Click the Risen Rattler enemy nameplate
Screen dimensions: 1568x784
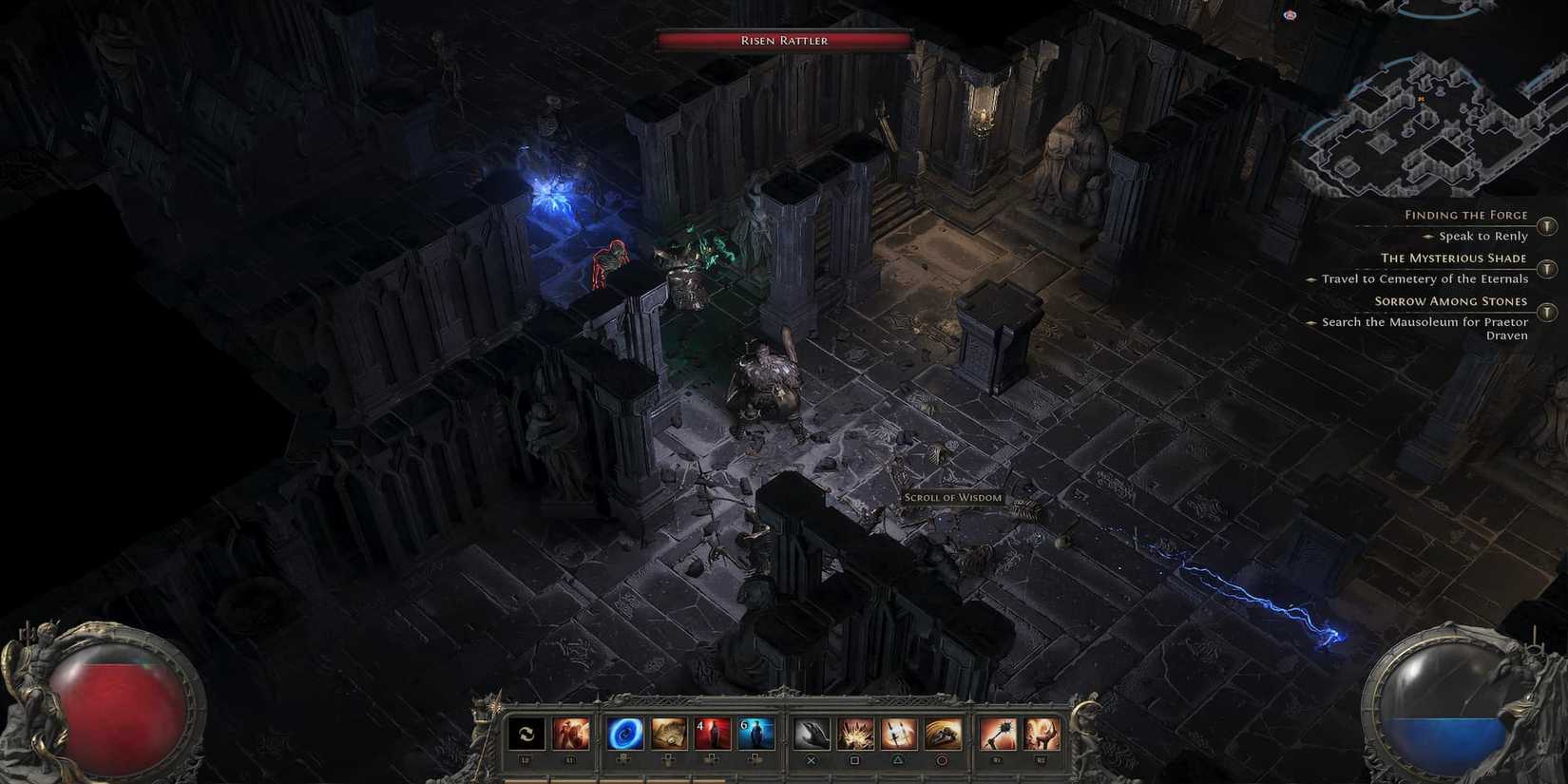tap(783, 40)
